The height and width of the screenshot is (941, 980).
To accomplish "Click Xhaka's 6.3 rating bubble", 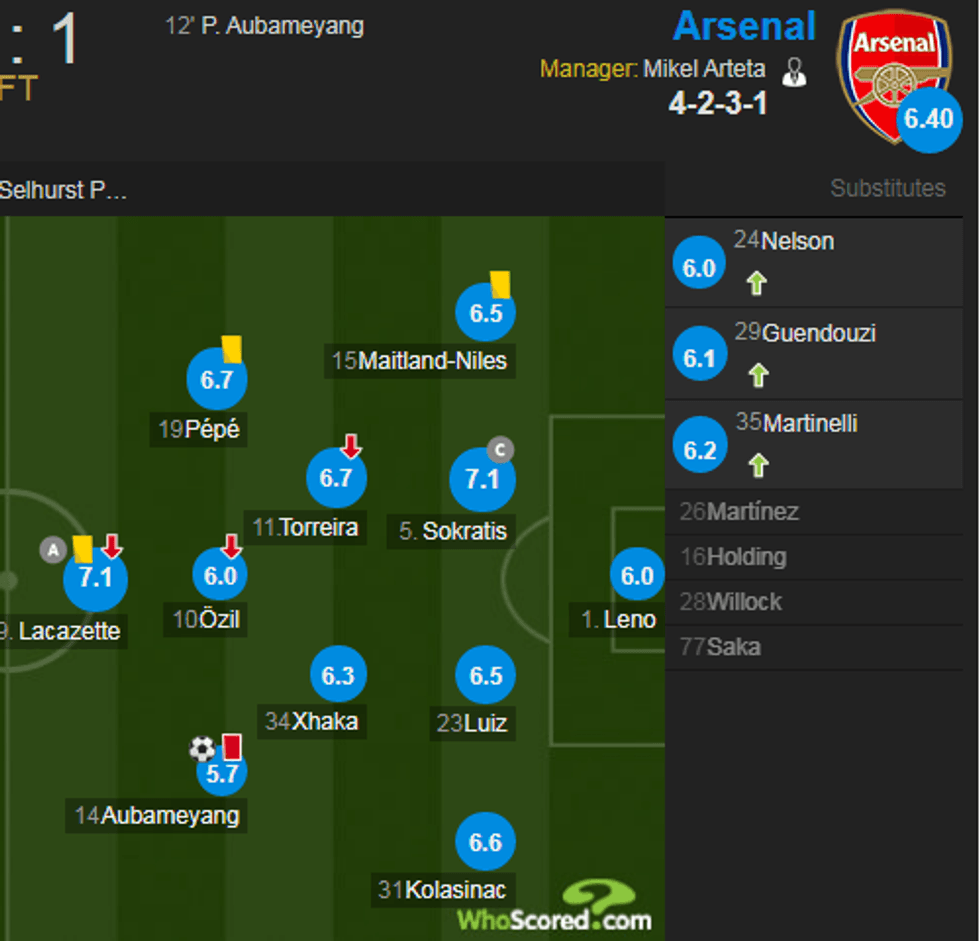I will pyautogui.click(x=338, y=675).
